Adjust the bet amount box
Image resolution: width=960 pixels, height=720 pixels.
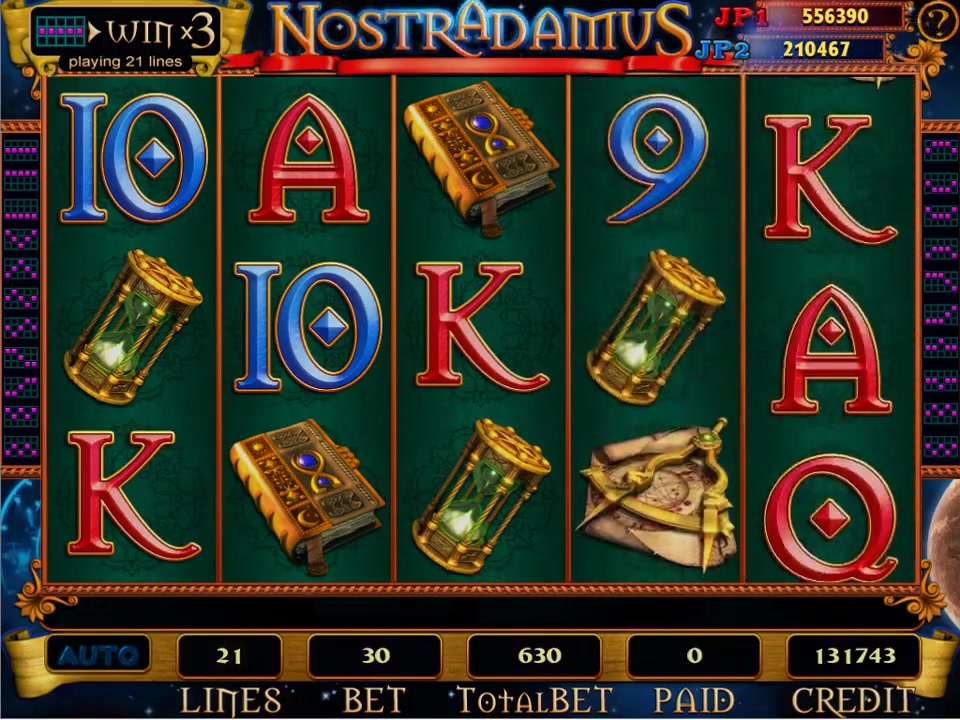pyautogui.click(x=375, y=656)
